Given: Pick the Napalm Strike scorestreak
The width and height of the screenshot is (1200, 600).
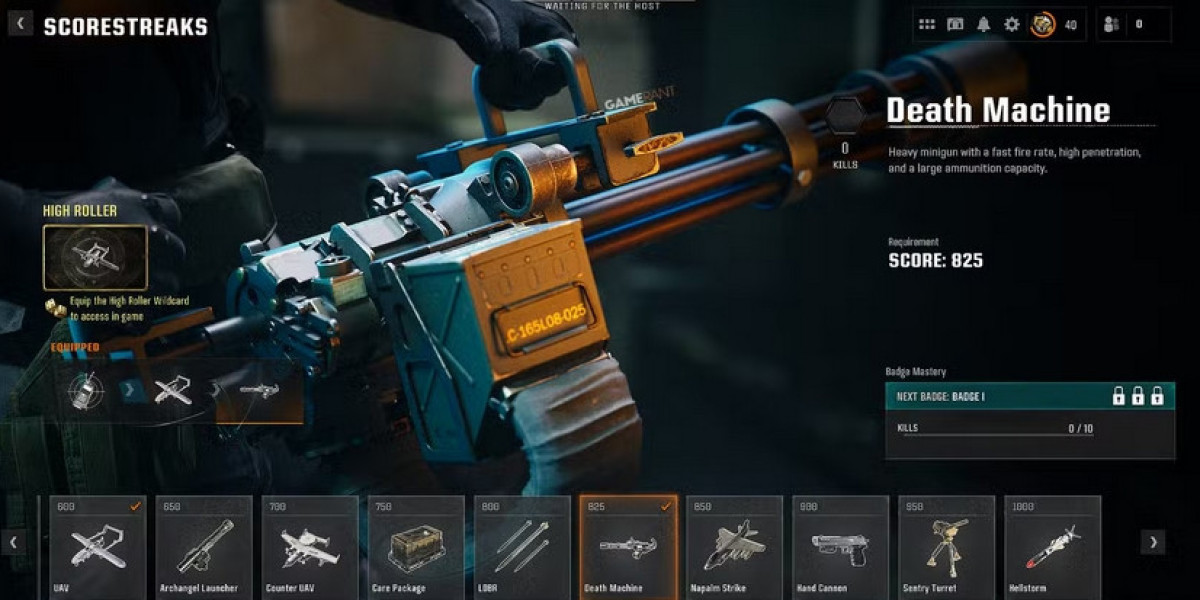Looking at the screenshot, I should click(x=735, y=547).
